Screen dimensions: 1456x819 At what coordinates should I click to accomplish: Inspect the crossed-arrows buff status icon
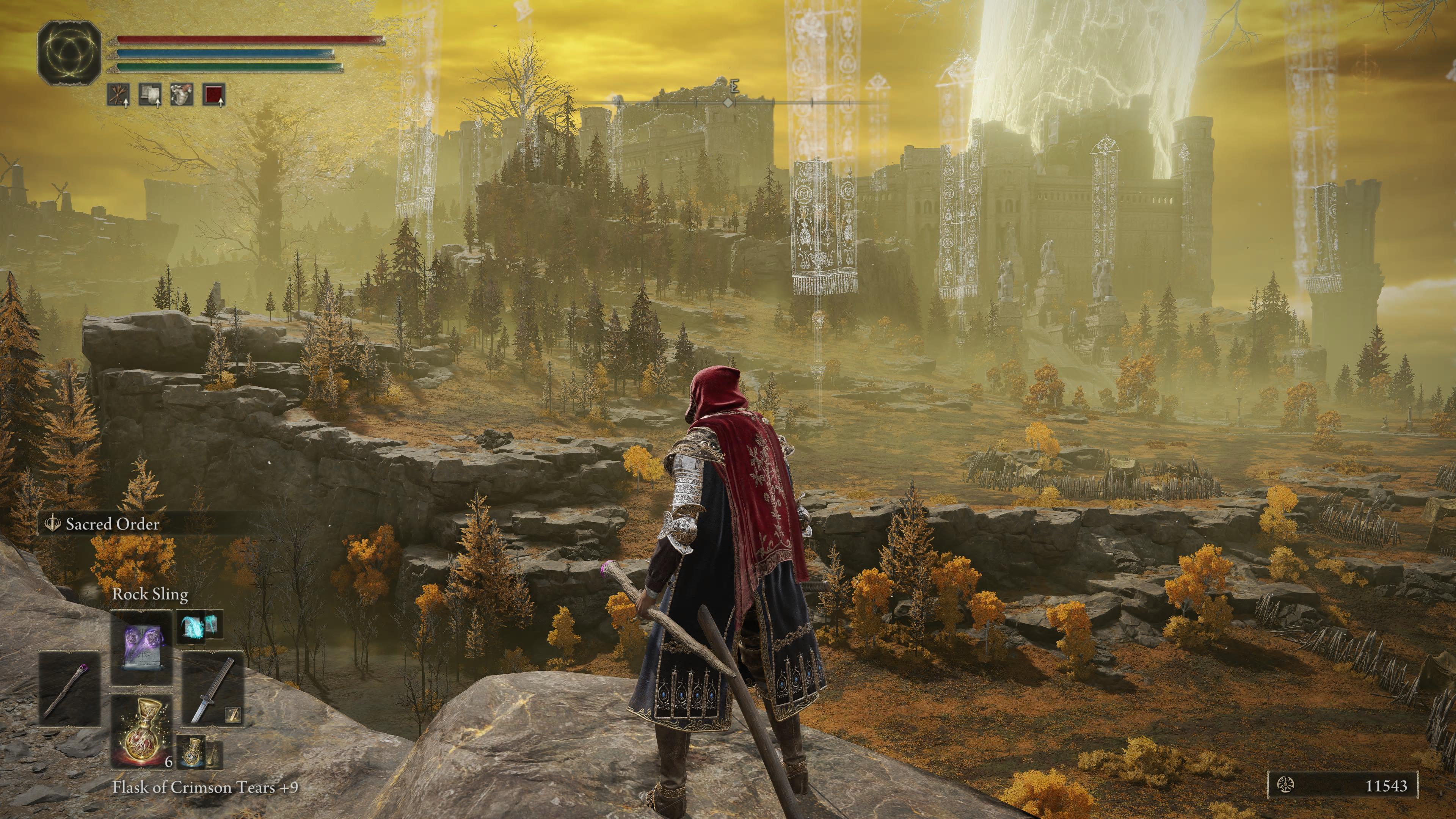[118, 95]
